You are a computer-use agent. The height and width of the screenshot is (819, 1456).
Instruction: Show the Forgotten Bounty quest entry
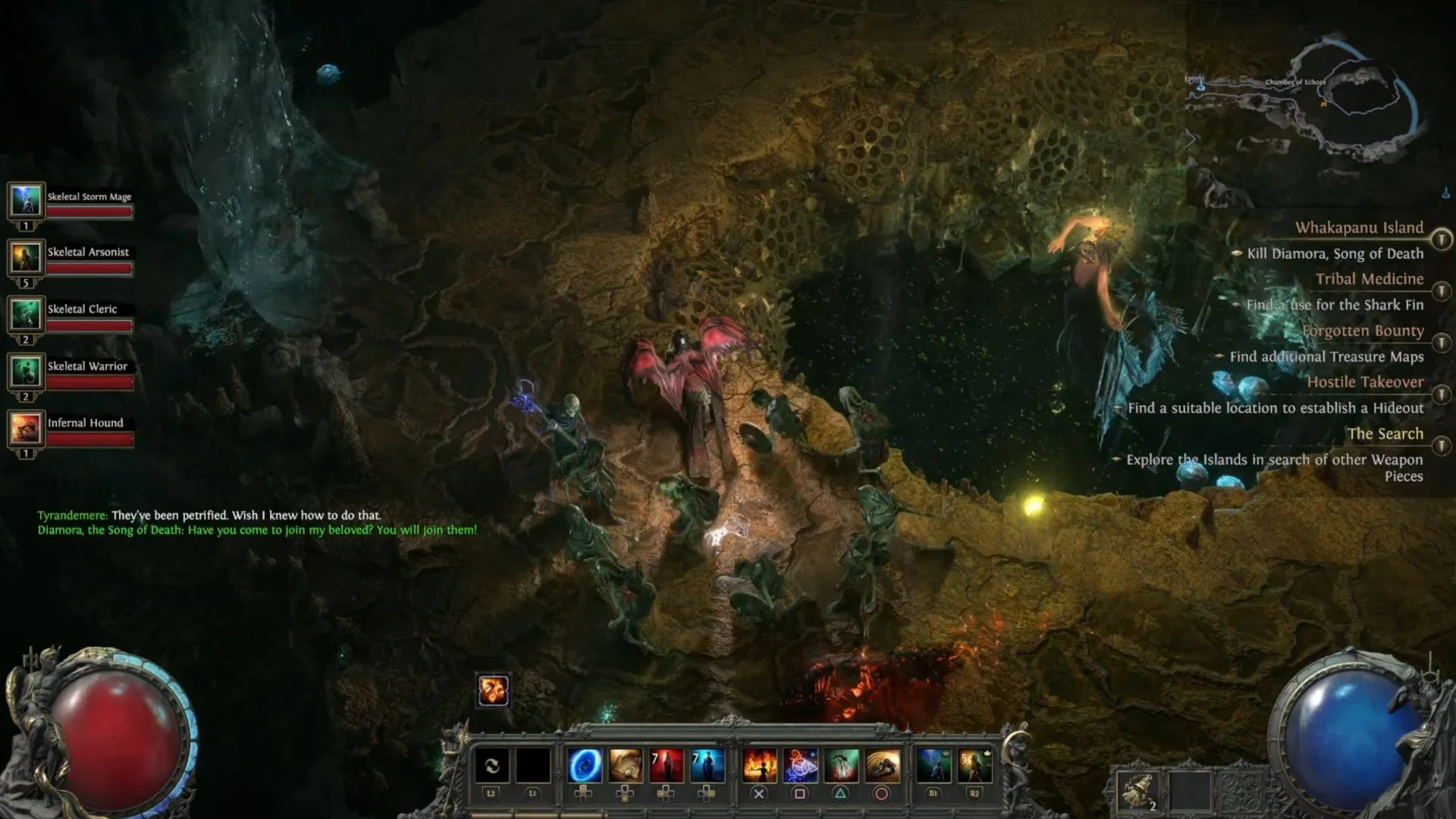click(x=1363, y=331)
